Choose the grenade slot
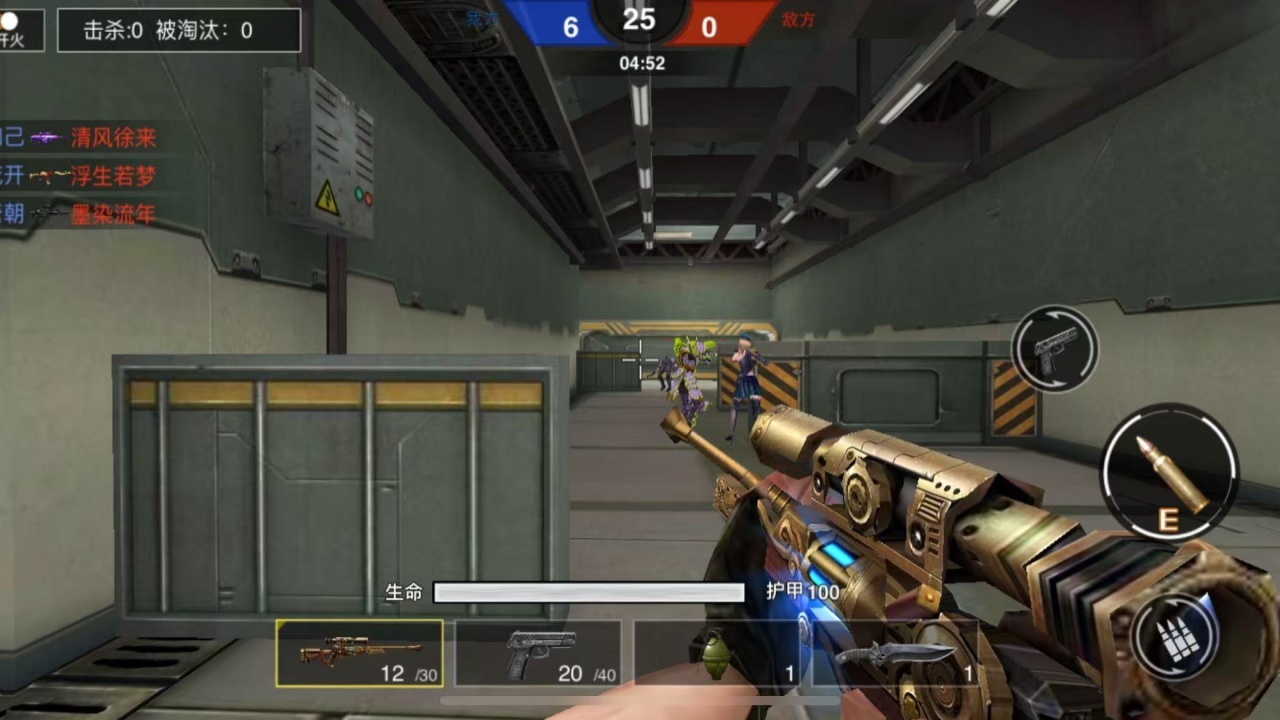1280x720 pixels. [x=716, y=654]
